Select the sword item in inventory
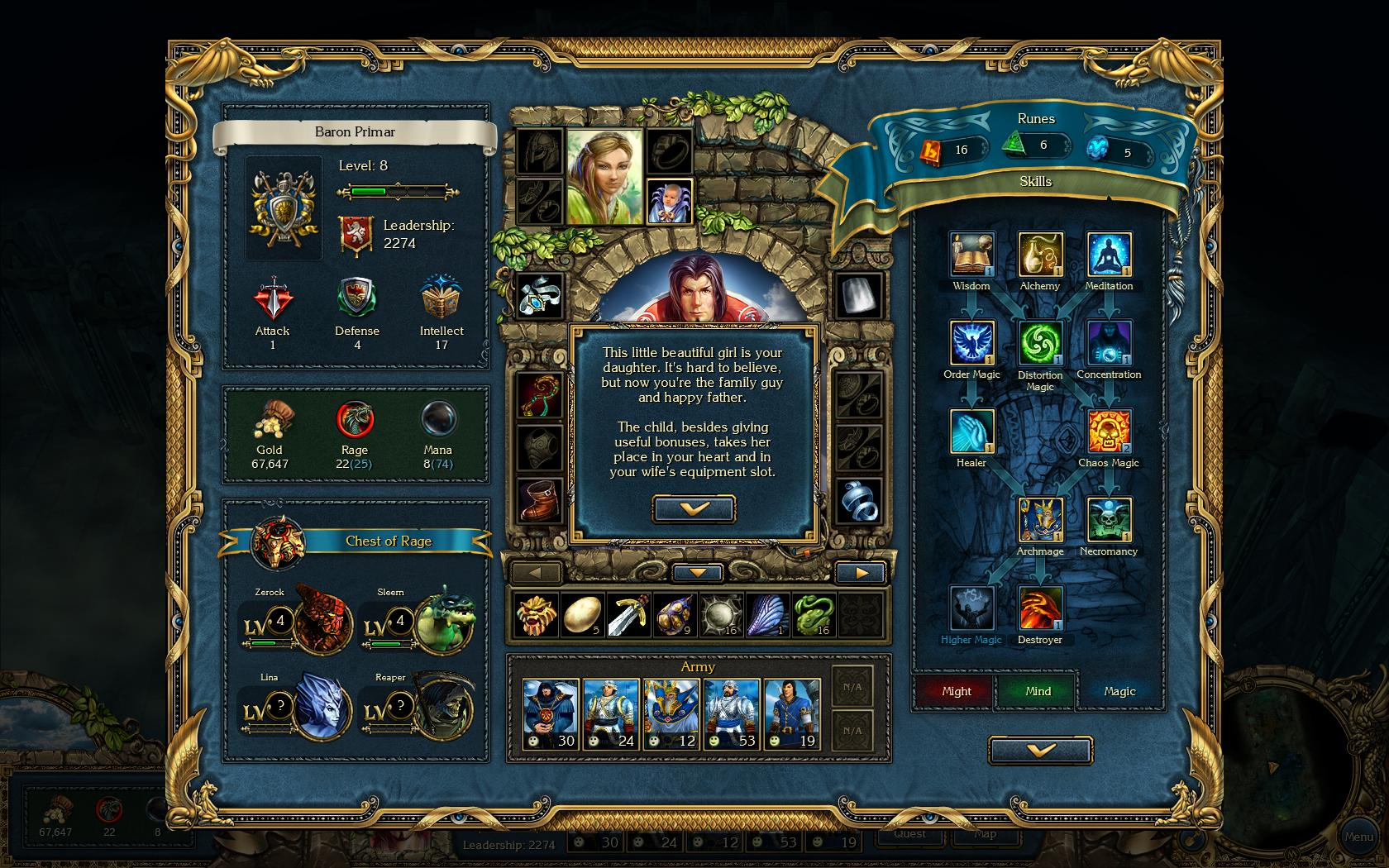This screenshot has width=1389, height=868. (628, 615)
